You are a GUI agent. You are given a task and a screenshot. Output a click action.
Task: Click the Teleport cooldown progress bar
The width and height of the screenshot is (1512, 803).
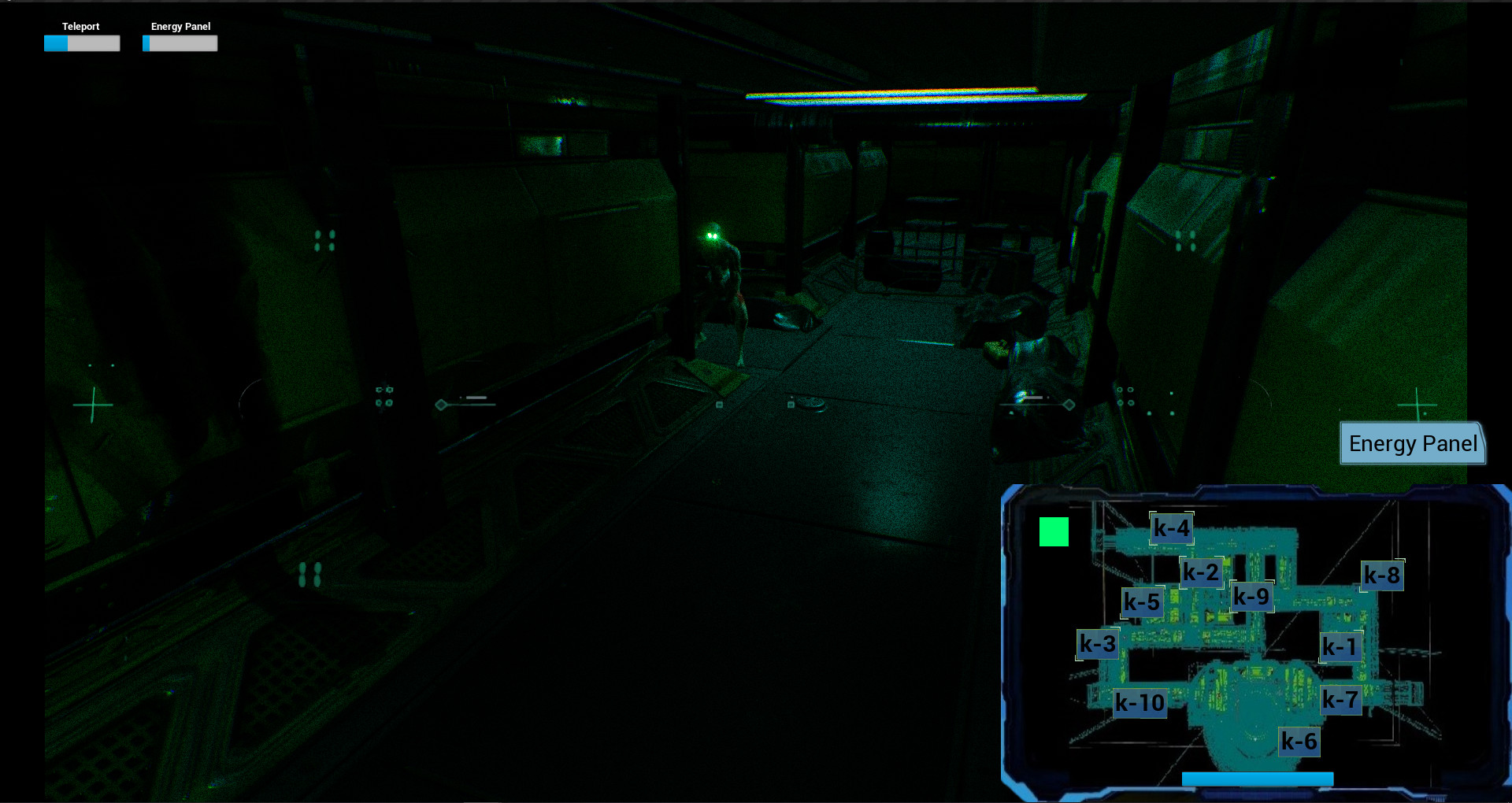coord(82,43)
